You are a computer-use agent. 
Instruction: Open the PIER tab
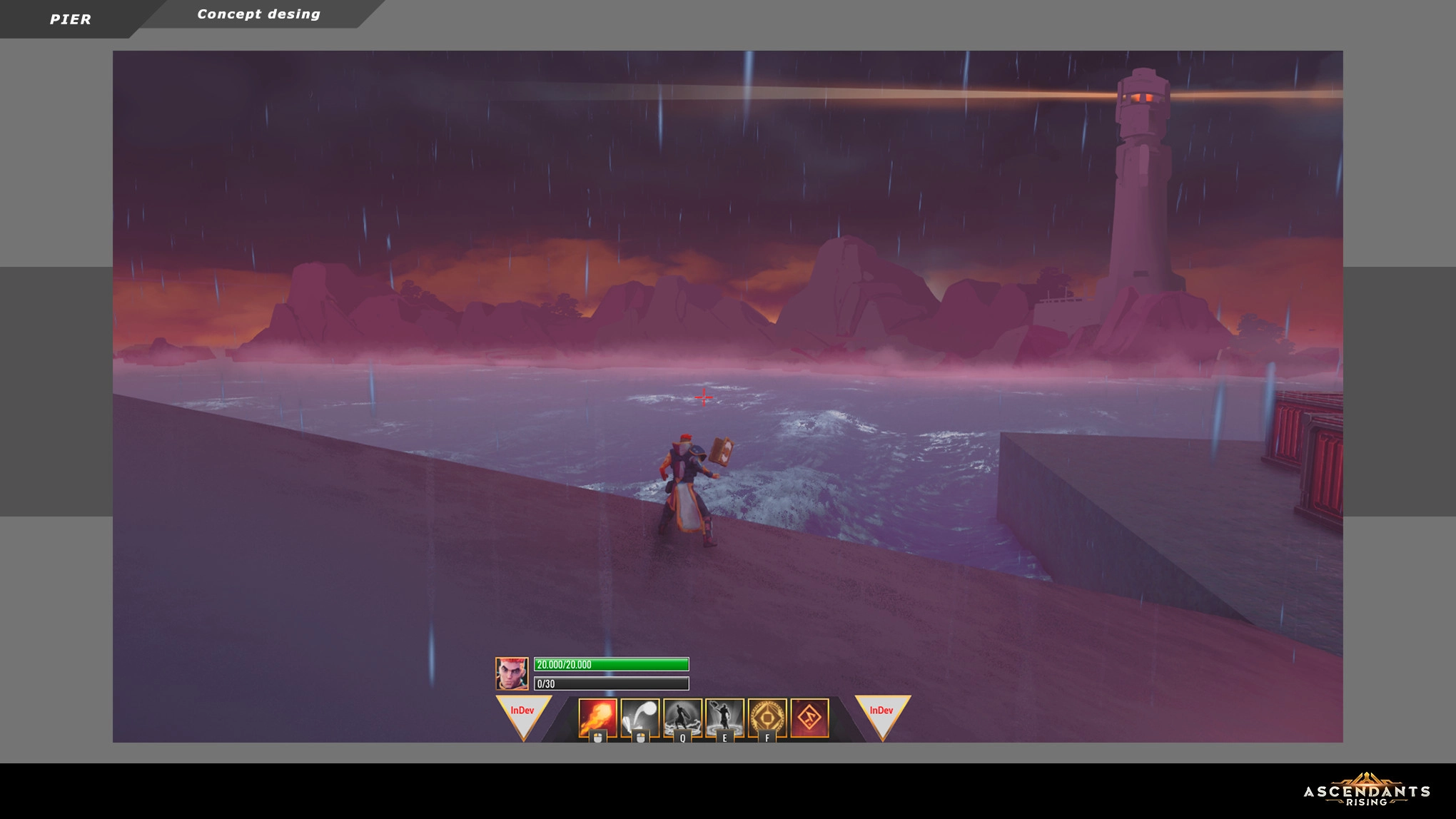pos(70,19)
